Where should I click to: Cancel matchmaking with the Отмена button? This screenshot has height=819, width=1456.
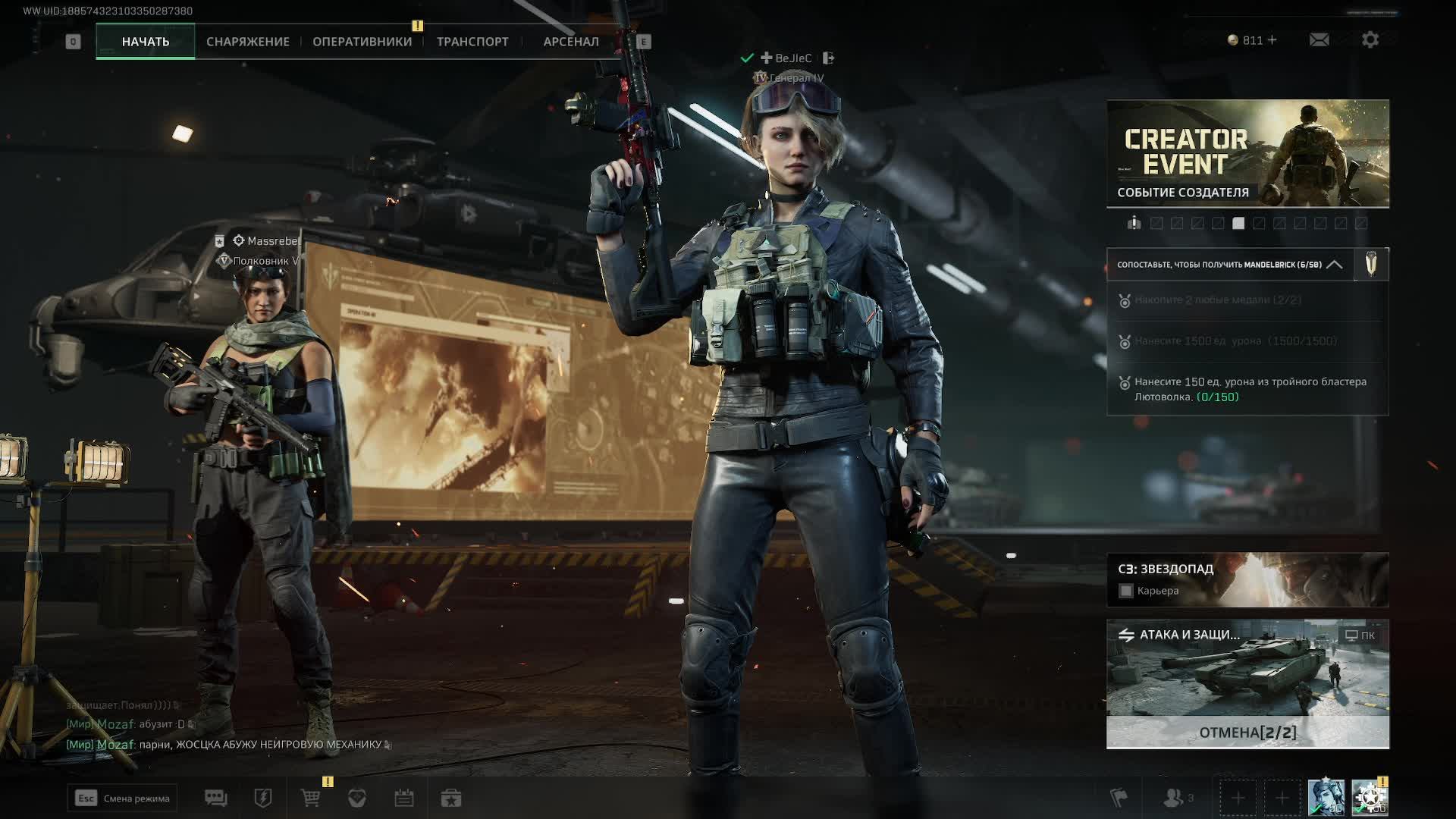tap(1247, 733)
